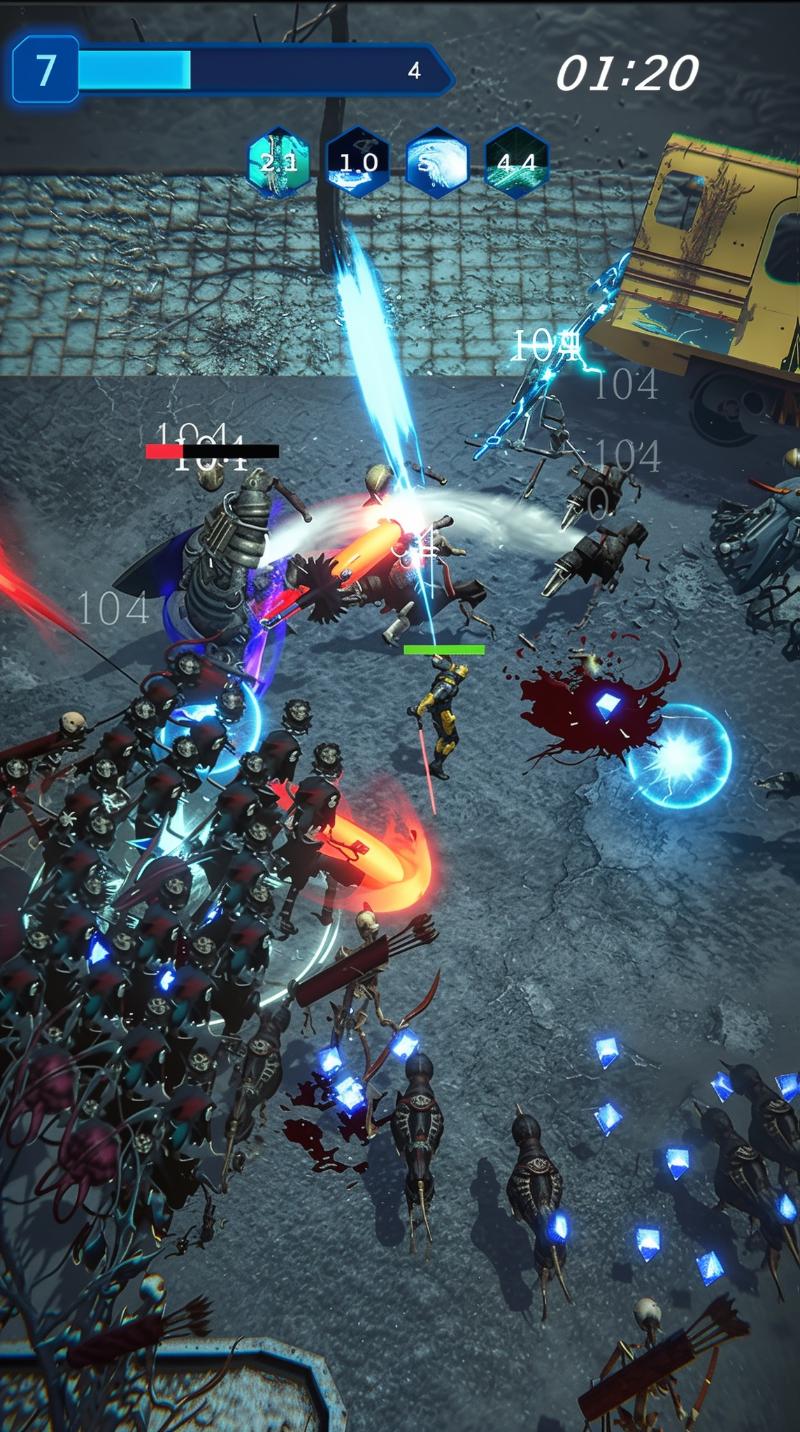The image size is (800, 1432).
Task: Click the level 7 badge
Action: pos(45,70)
